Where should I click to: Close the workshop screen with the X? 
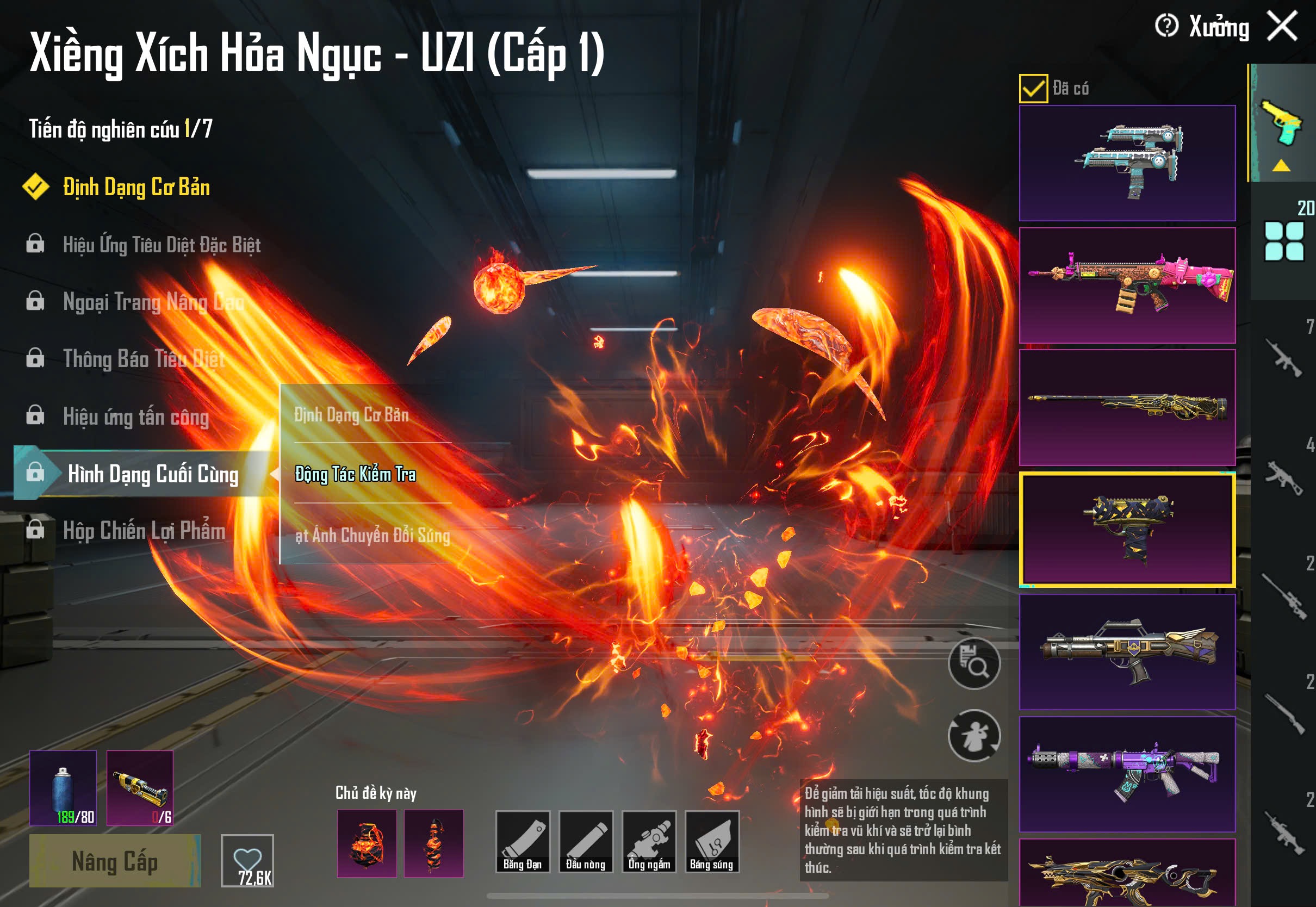point(1282,26)
